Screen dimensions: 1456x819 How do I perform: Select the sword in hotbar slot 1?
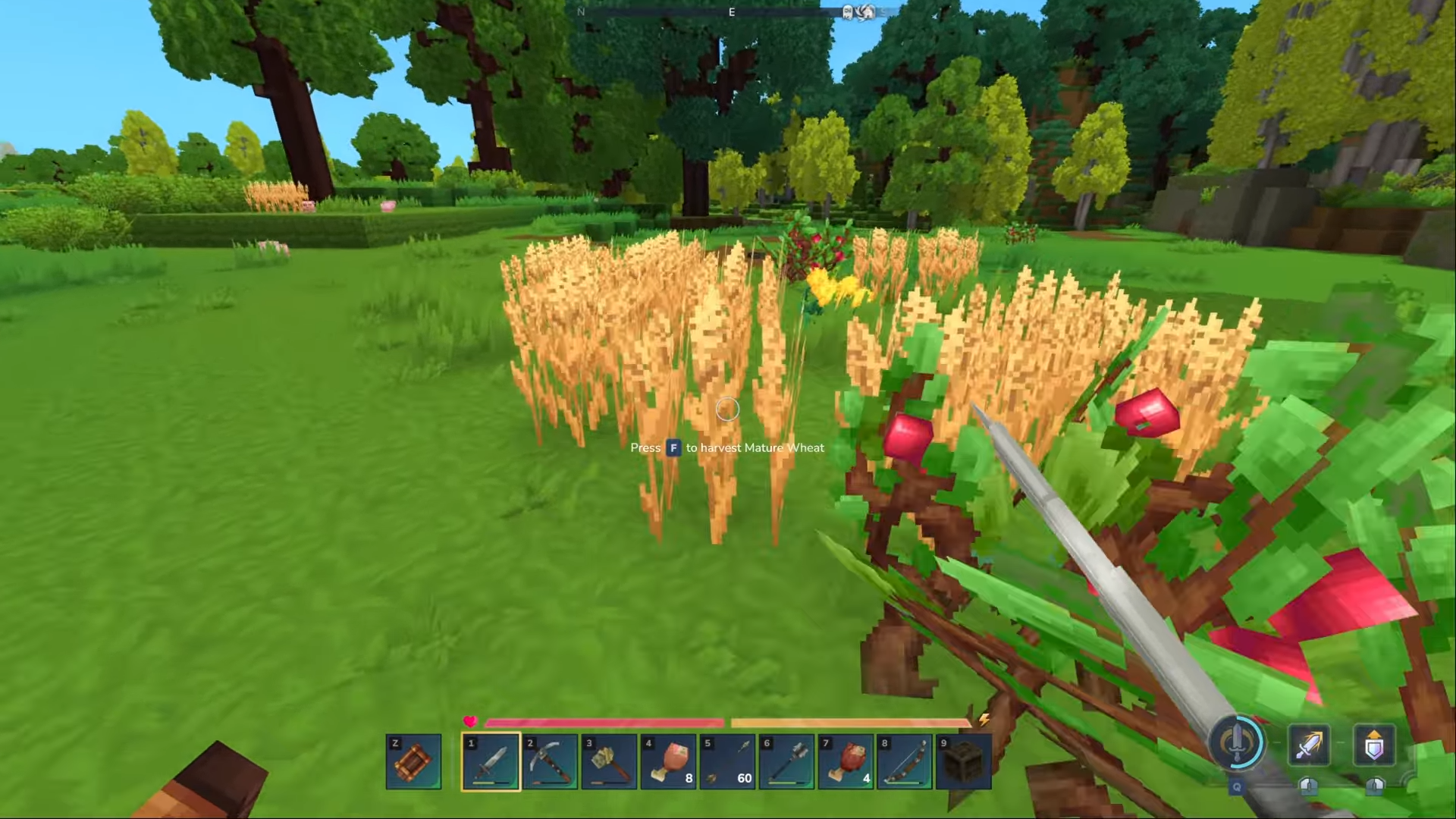point(491,761)
